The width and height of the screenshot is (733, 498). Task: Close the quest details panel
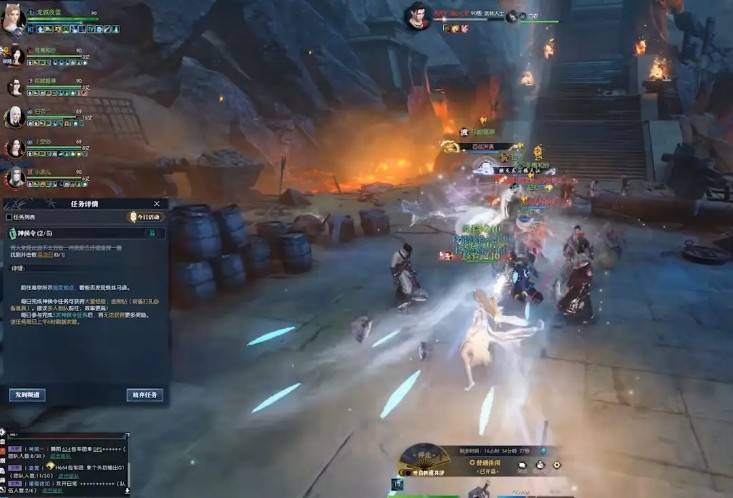pos(157,204)
